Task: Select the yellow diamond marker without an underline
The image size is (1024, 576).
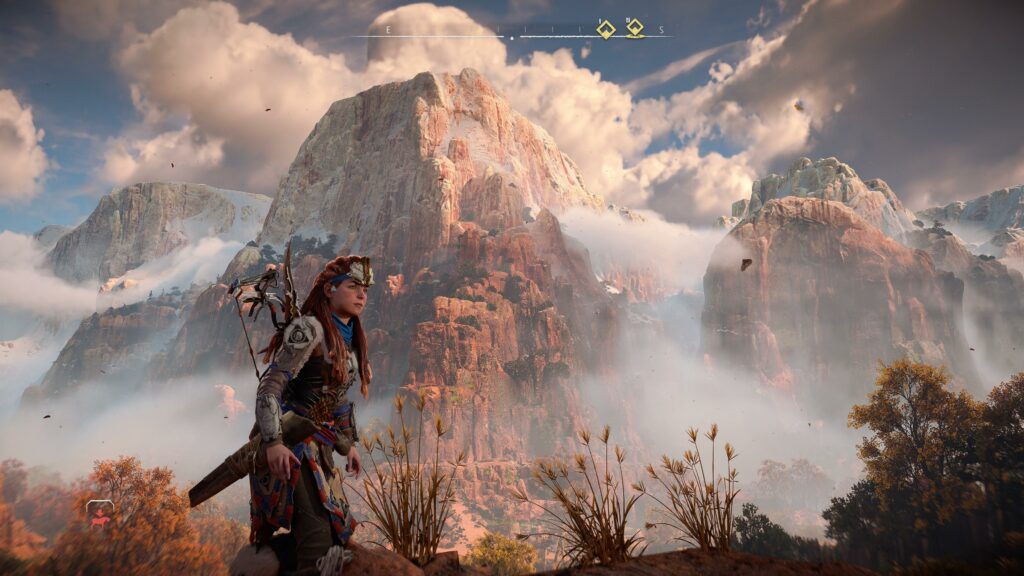Action: tap(605, 28)
